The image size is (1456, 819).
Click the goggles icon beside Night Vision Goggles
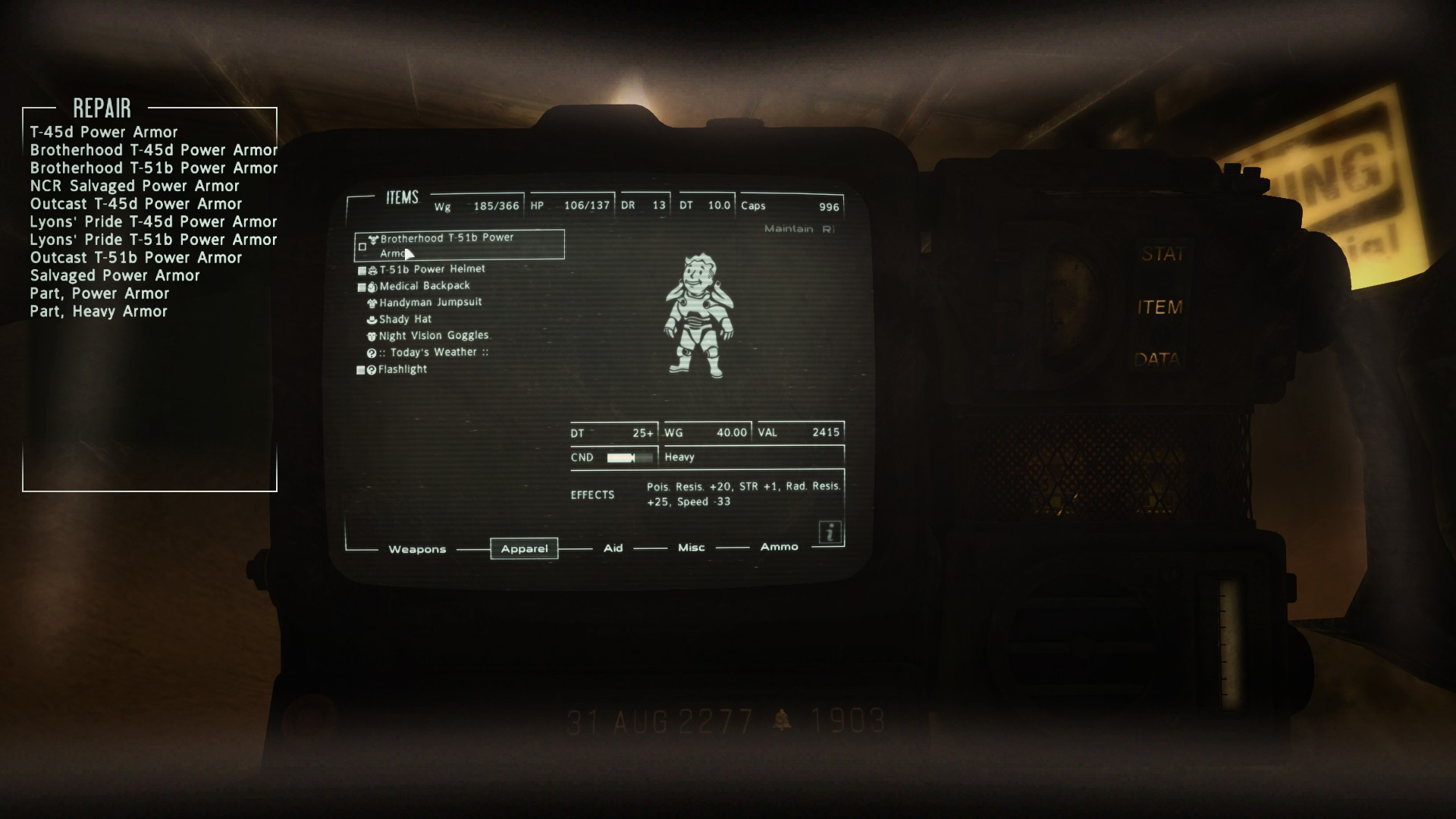(372, 335)
